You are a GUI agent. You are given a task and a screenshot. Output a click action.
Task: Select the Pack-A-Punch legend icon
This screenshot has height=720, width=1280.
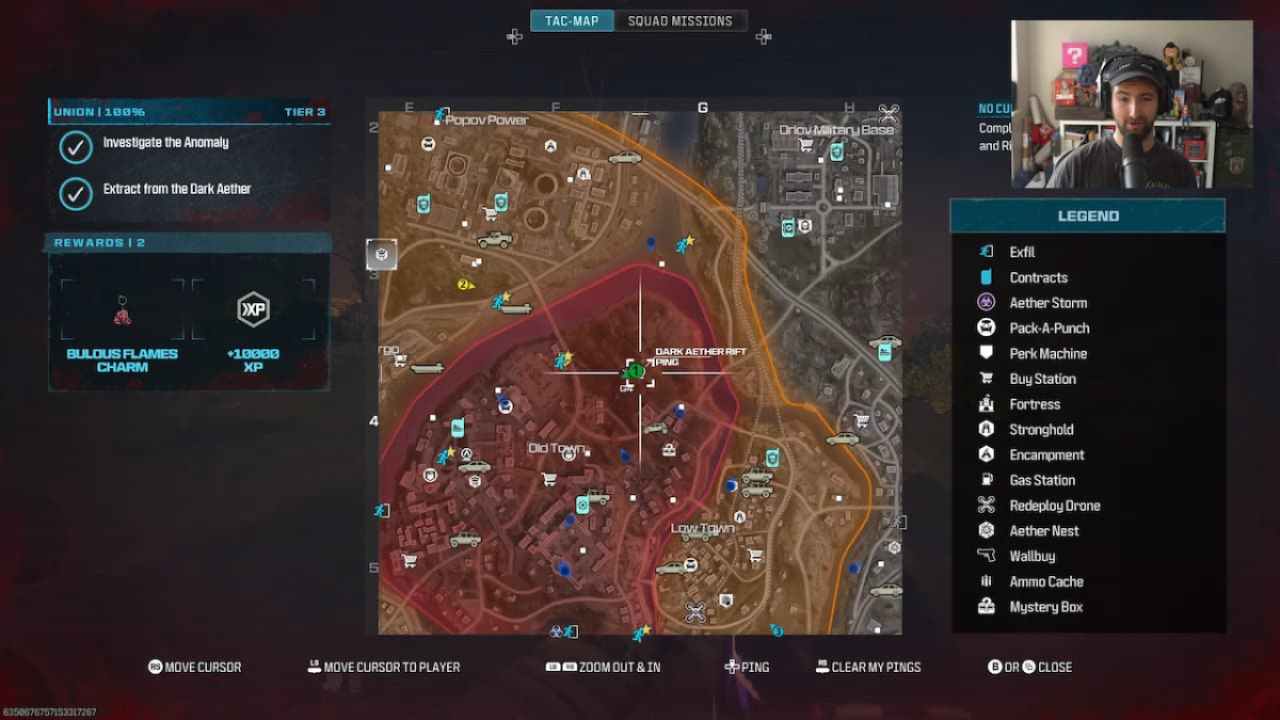click(985, 327)
